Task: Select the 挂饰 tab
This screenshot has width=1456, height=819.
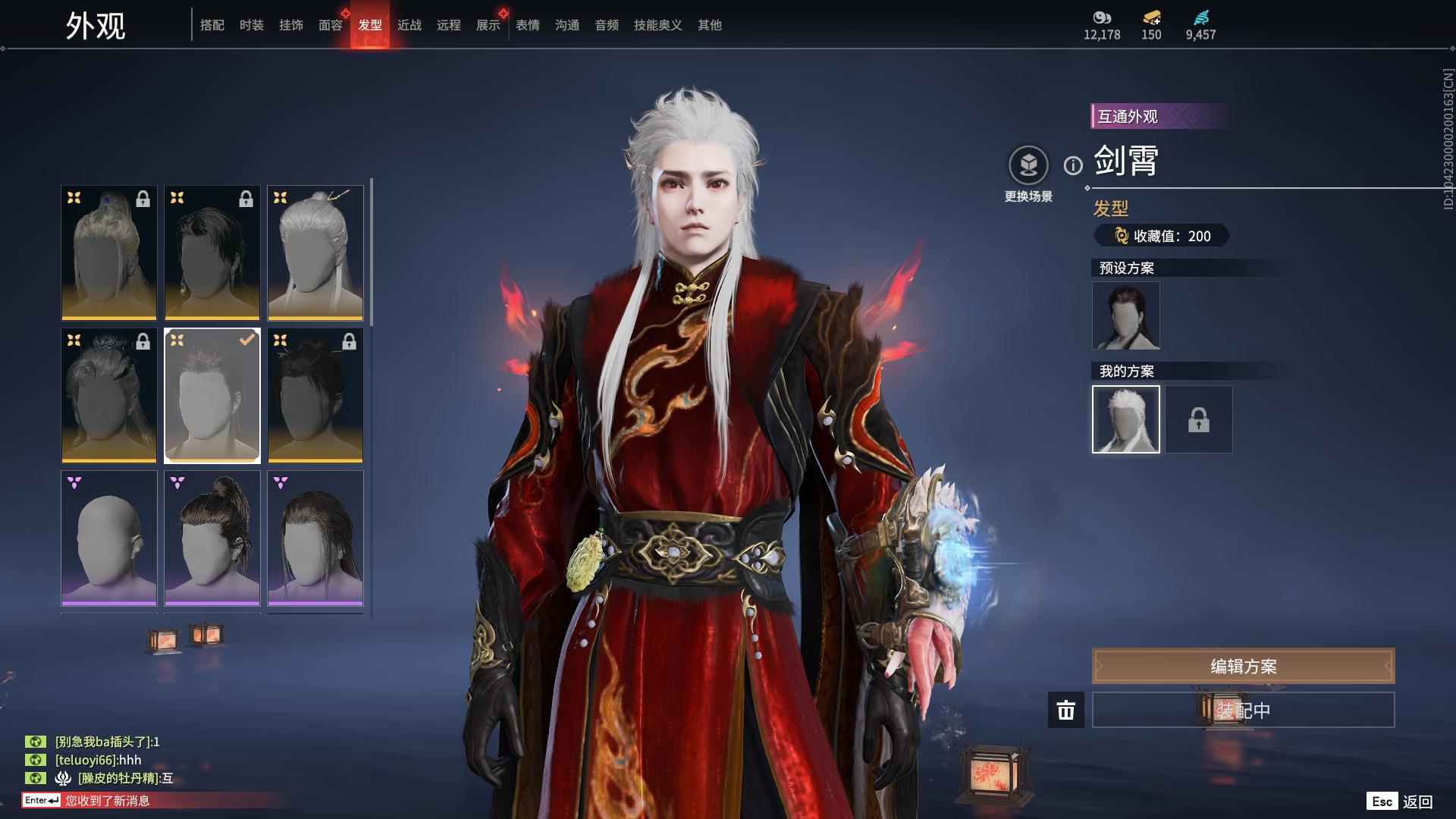Action: 291,25
